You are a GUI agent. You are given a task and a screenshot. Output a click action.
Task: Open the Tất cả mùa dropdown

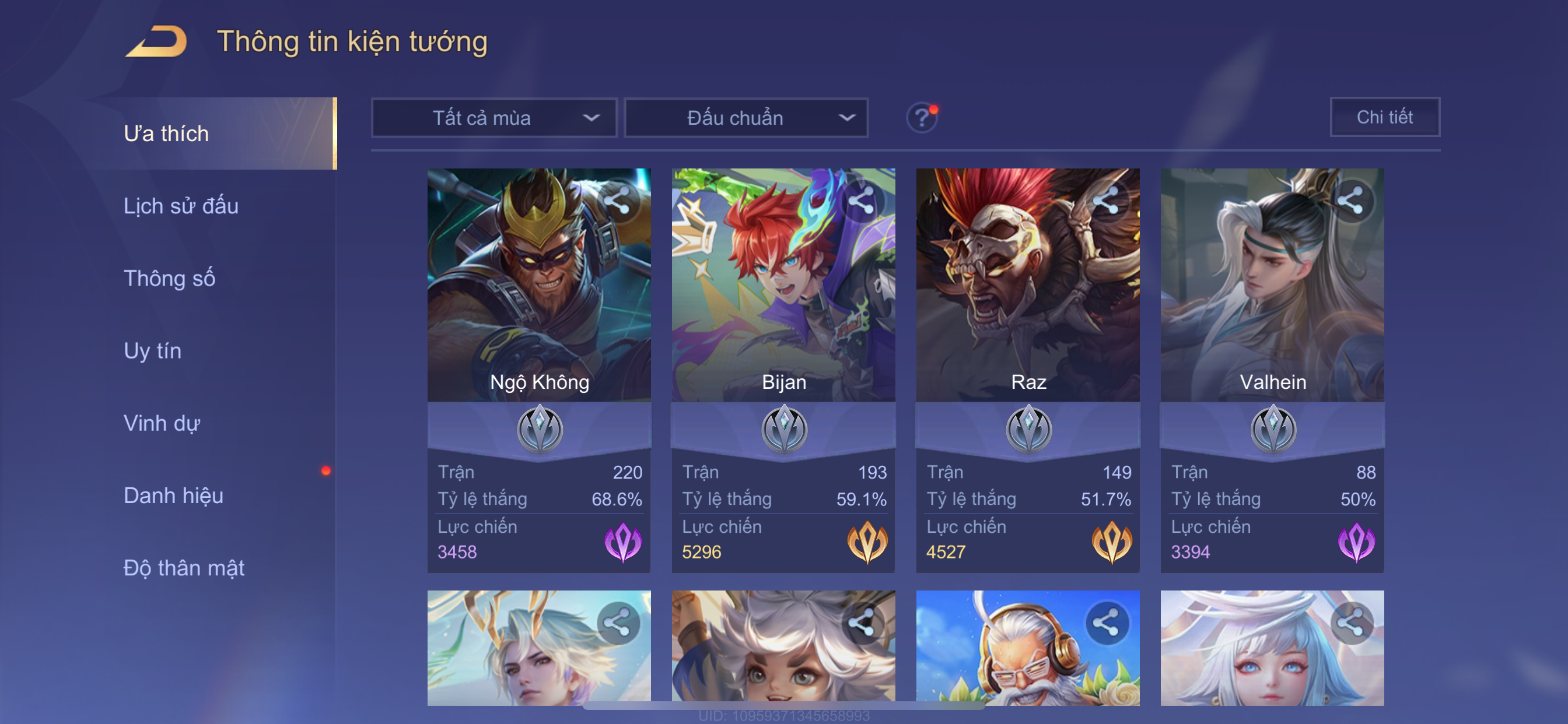pos(494,118)
